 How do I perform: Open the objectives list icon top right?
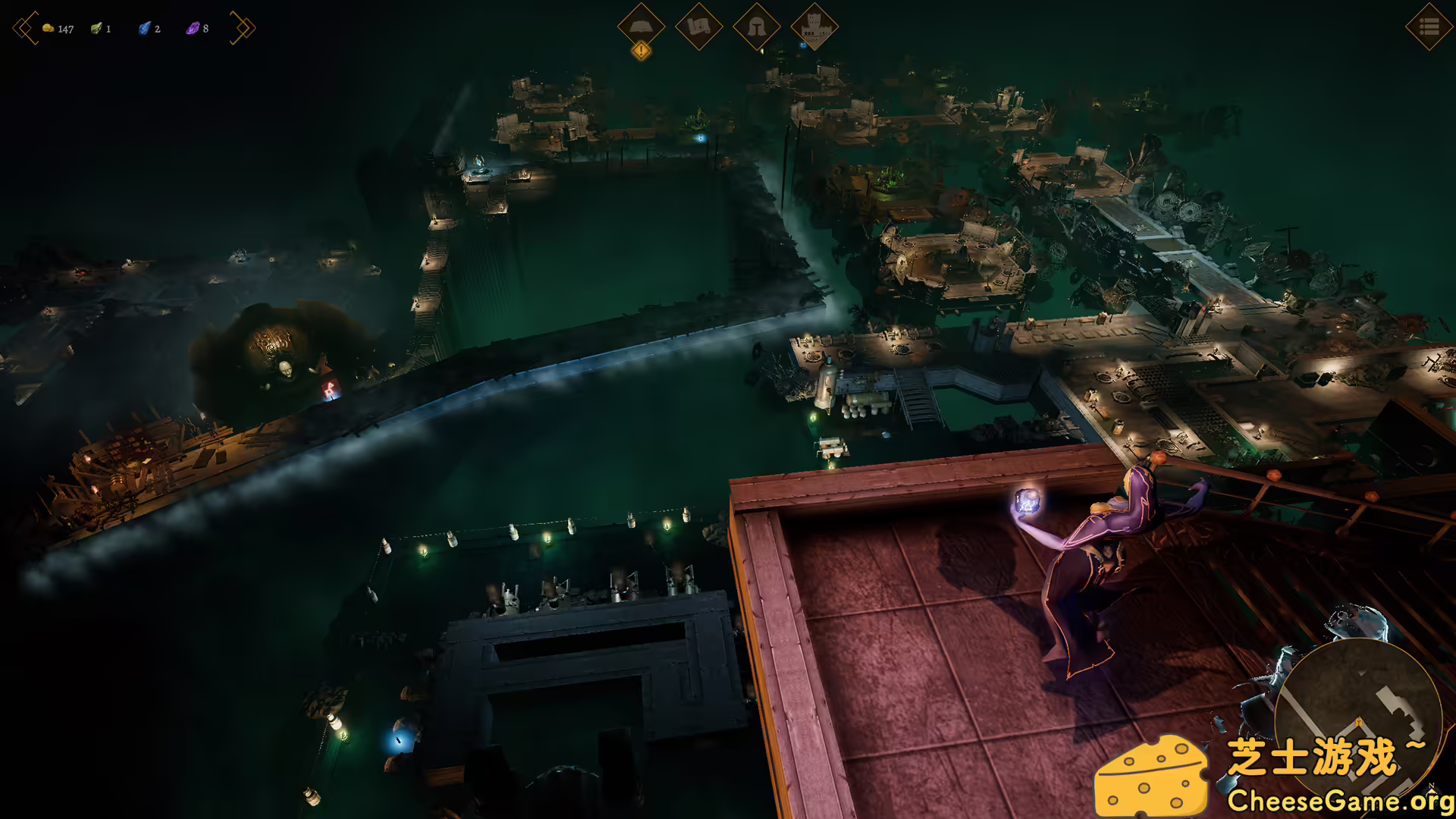(x=1429, y=28)
